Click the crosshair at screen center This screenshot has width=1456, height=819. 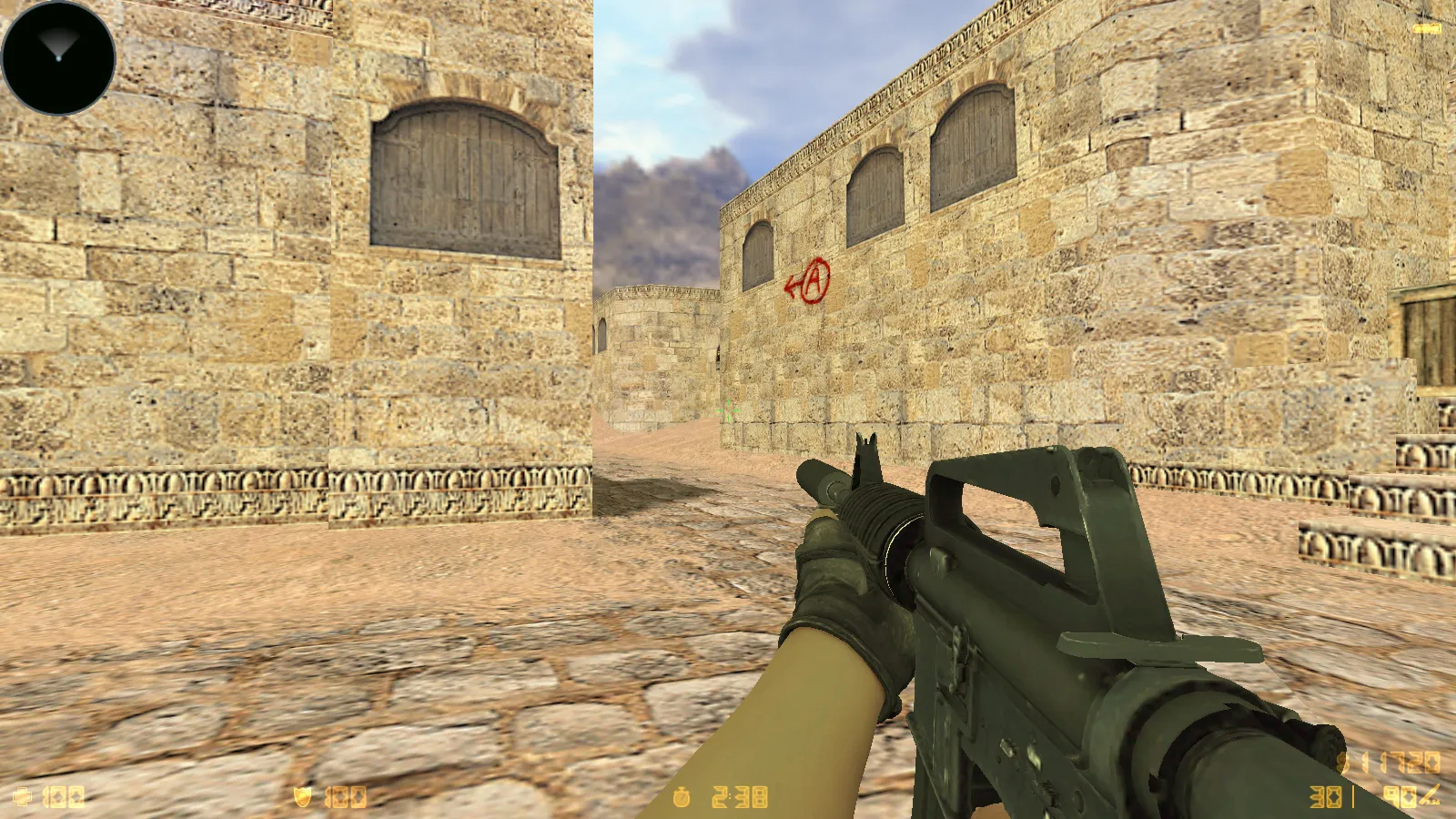pos(728,409)
